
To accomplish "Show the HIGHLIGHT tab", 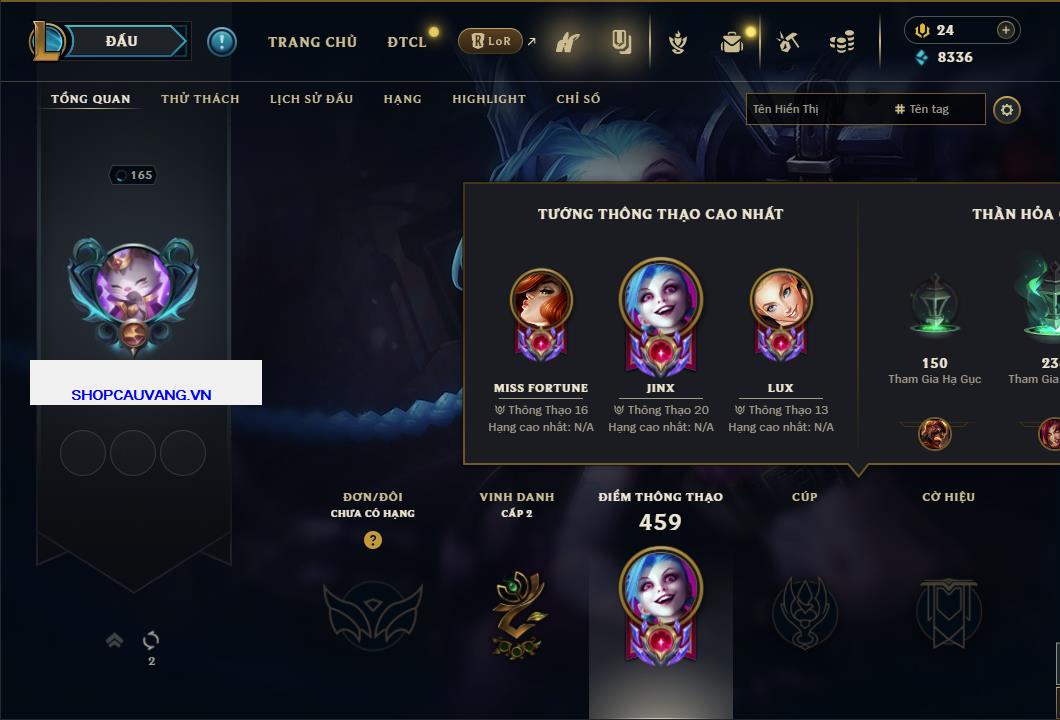I will 488,99.
